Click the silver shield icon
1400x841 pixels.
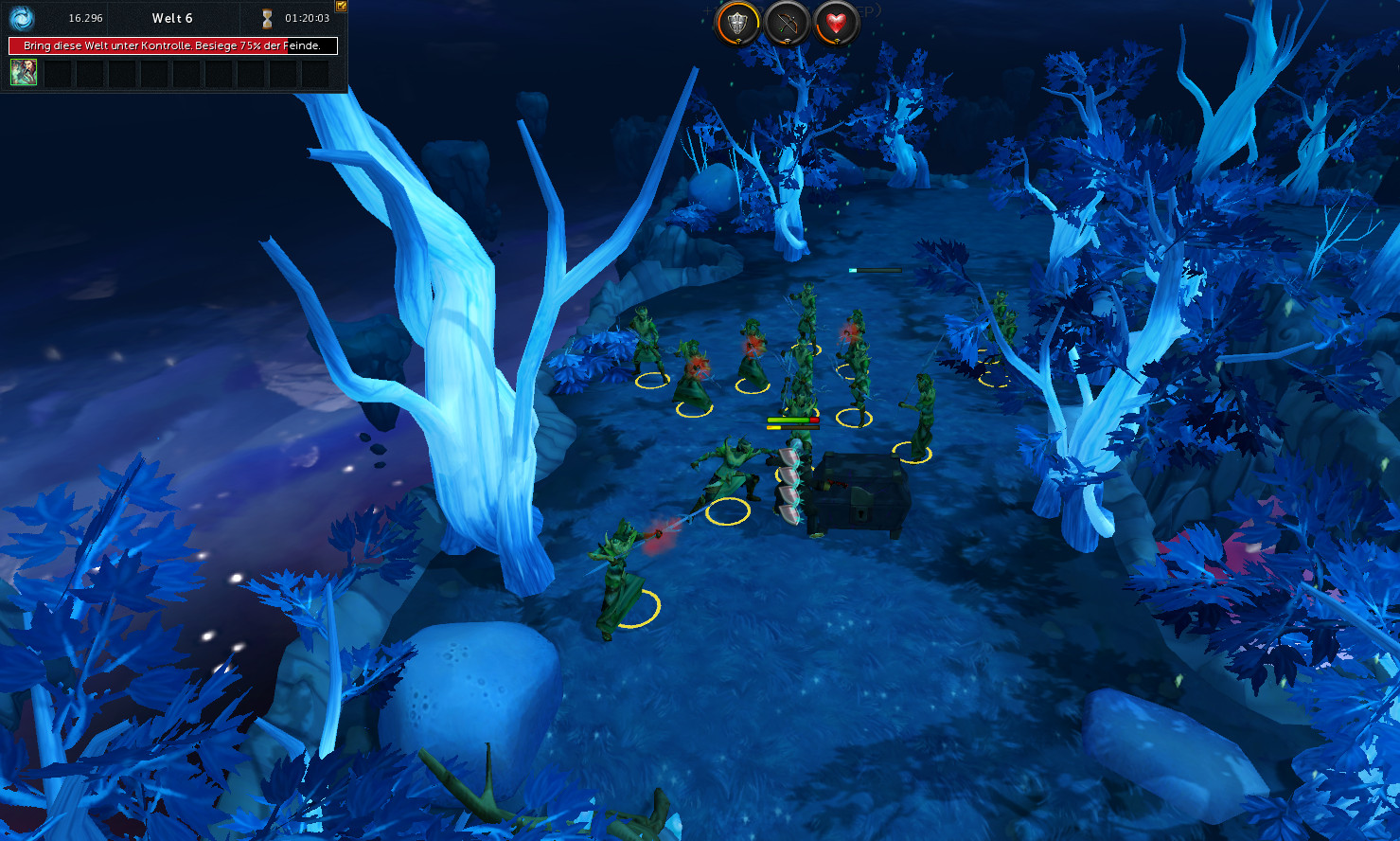737,24
